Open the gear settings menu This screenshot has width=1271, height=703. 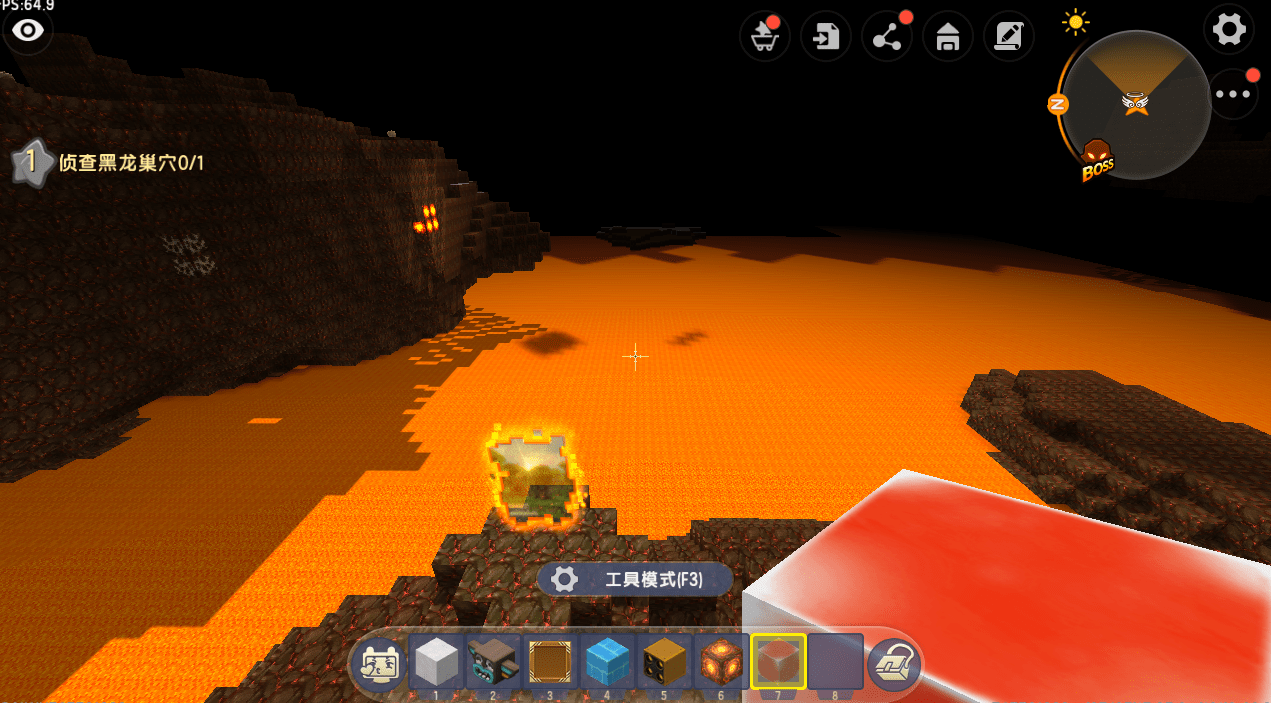(1229, 29)
